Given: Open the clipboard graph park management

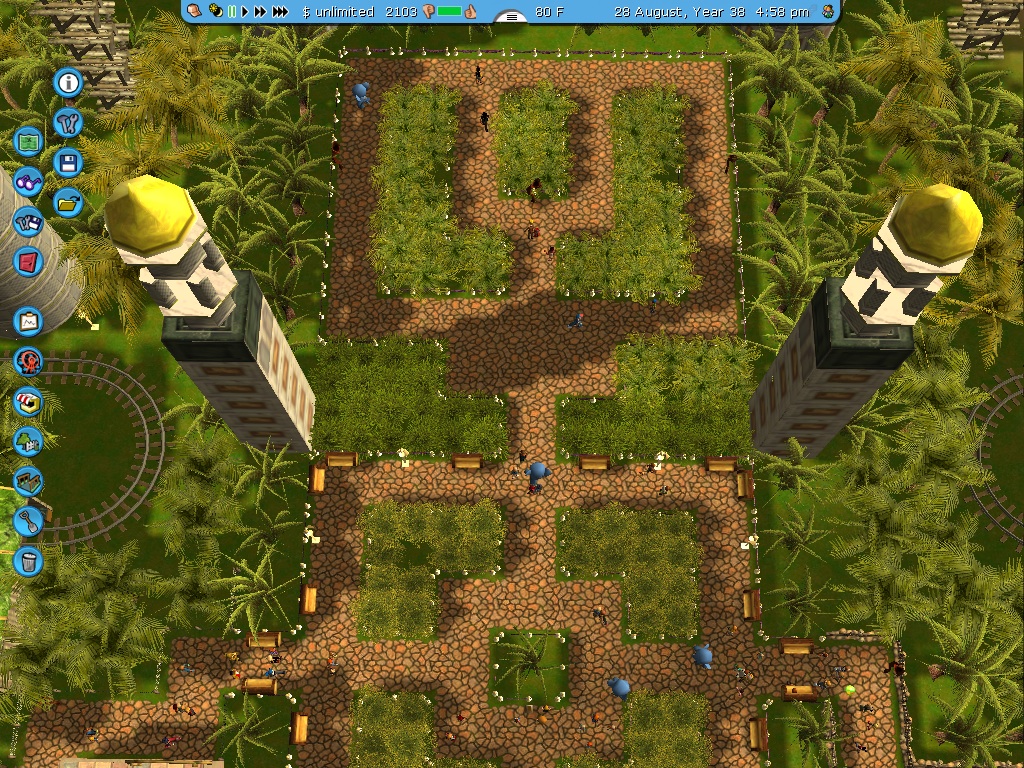Looking at the screenshot, I should [x=29, y=321].
